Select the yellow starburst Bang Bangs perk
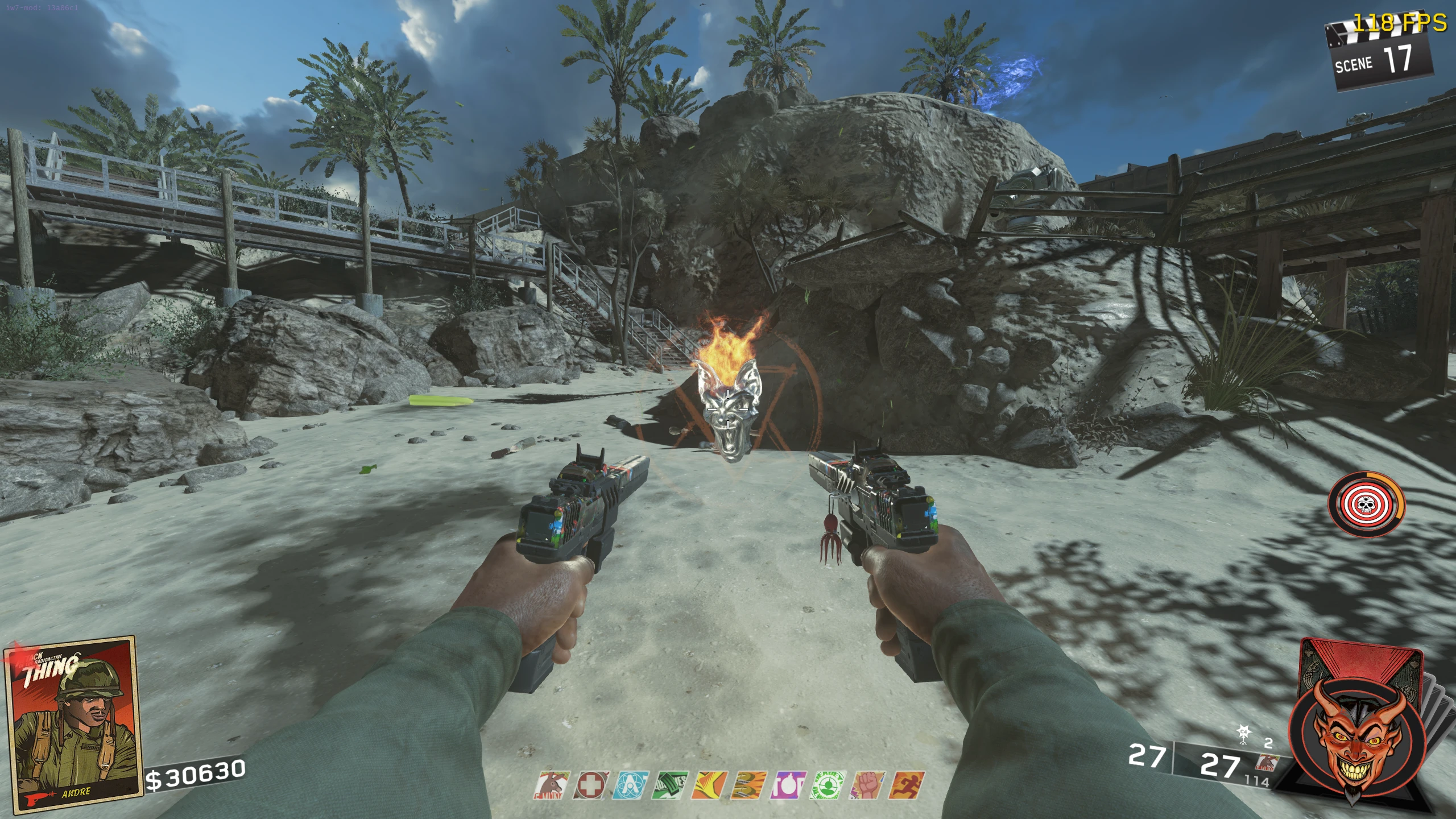1456x819 pixels. (710, 786)
